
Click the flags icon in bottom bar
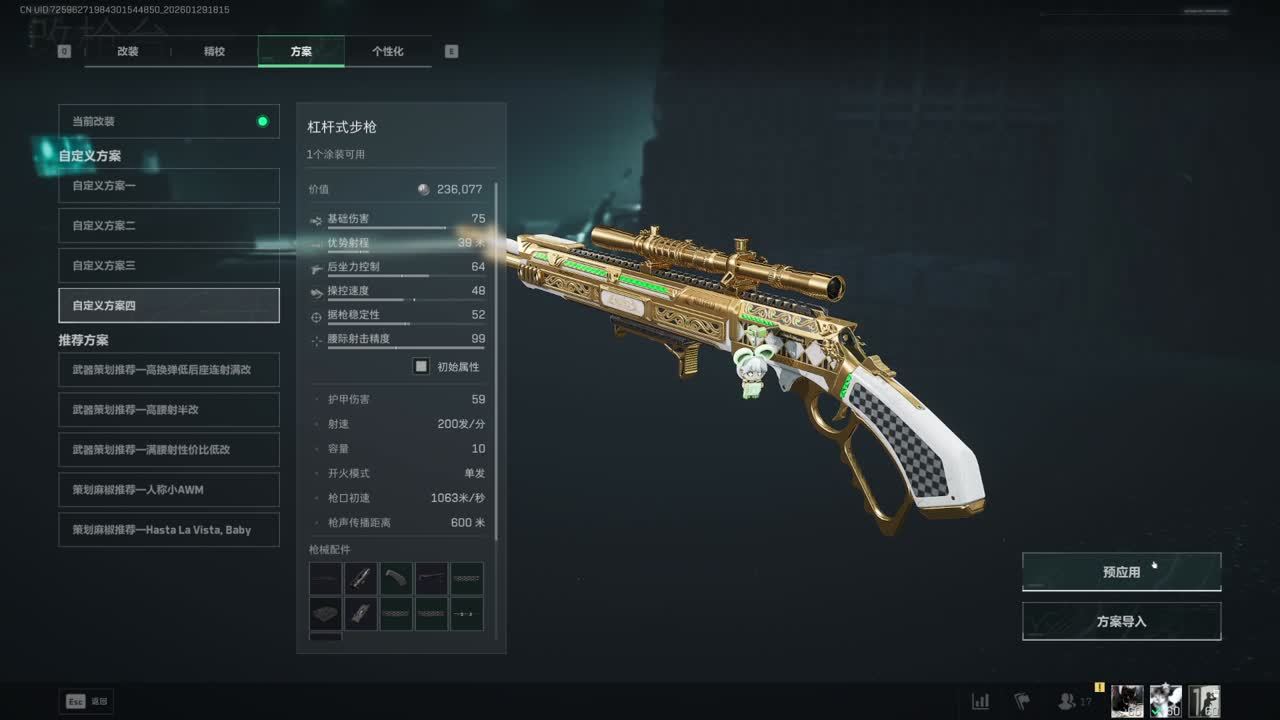[x=1022, y=701]
